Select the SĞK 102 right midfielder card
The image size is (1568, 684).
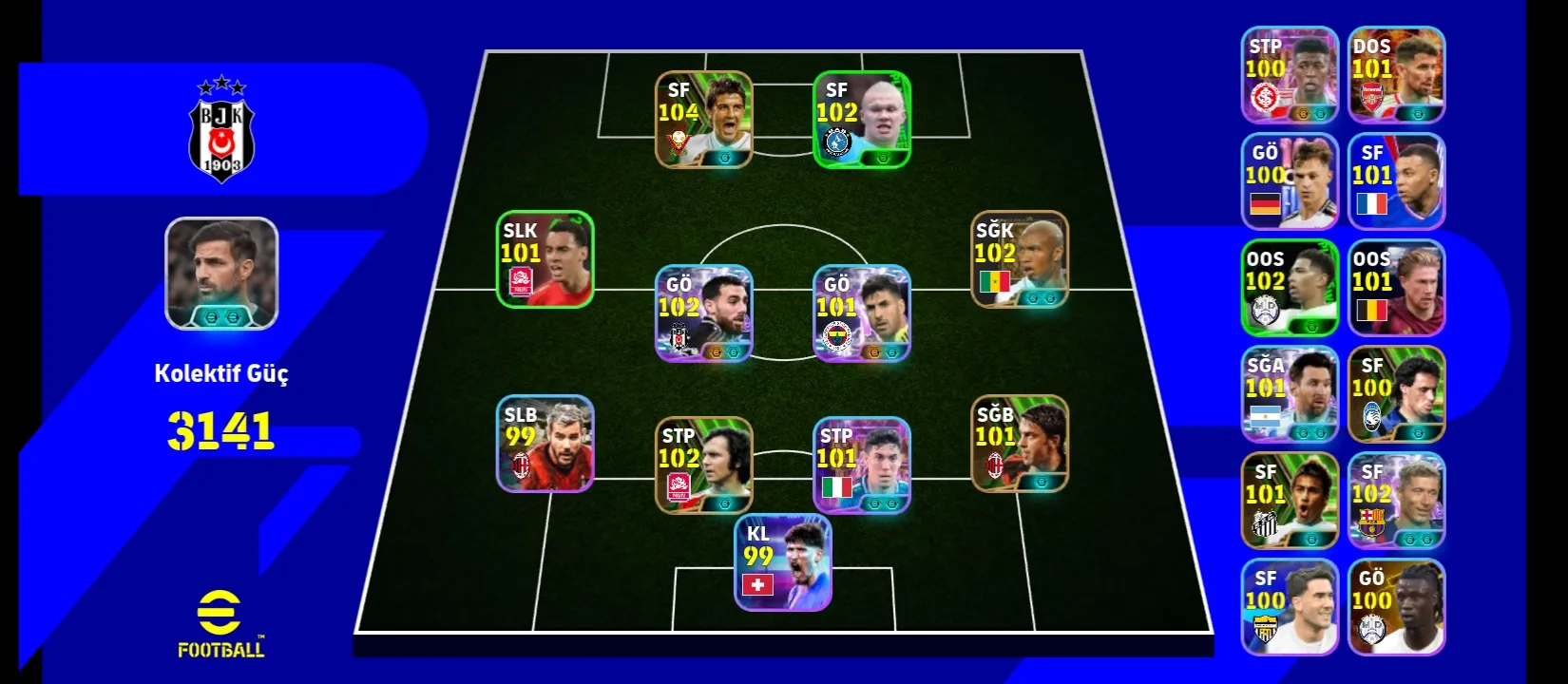1020,259
